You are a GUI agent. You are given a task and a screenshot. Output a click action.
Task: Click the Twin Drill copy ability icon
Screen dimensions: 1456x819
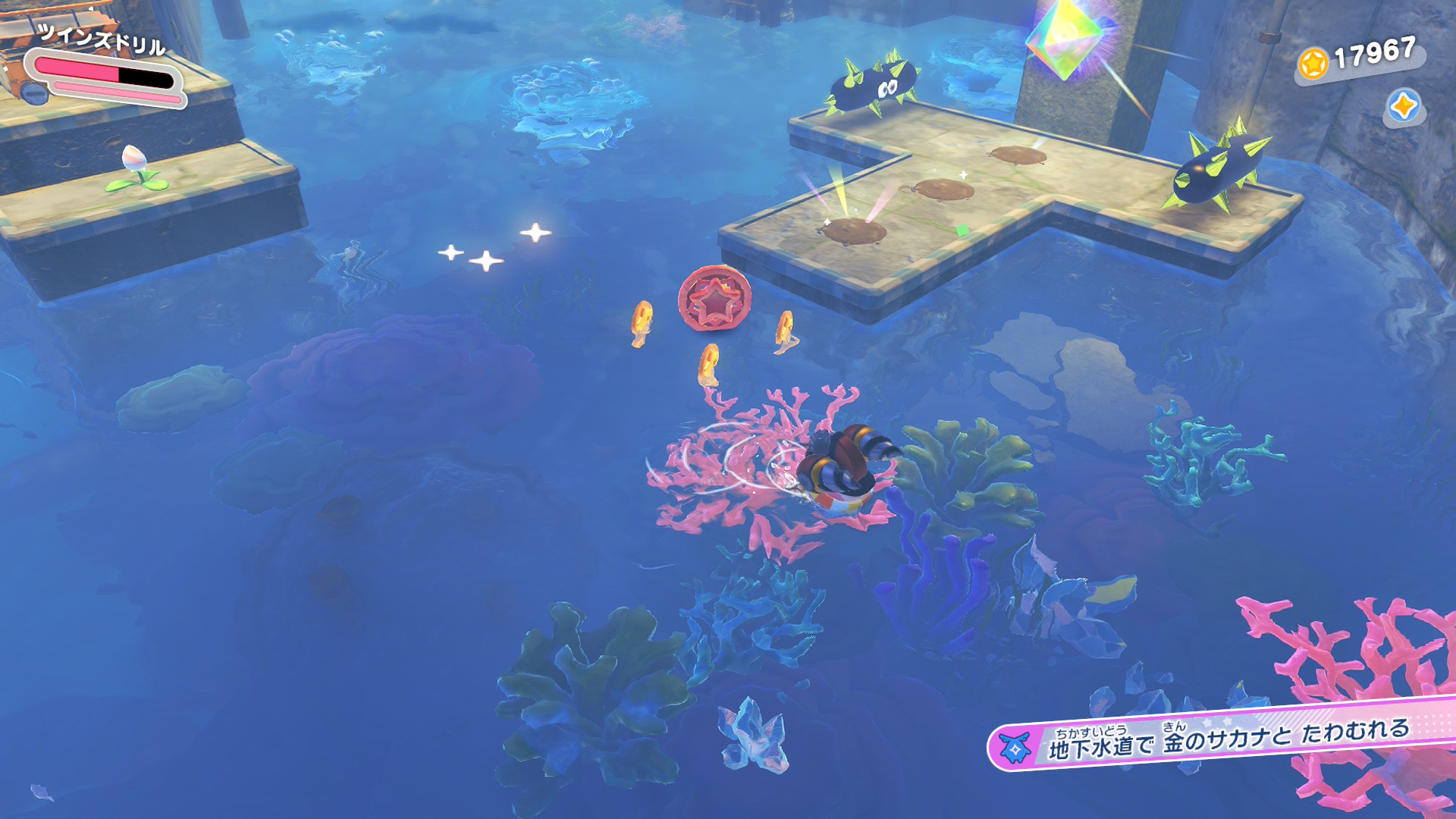coord(33,92)
